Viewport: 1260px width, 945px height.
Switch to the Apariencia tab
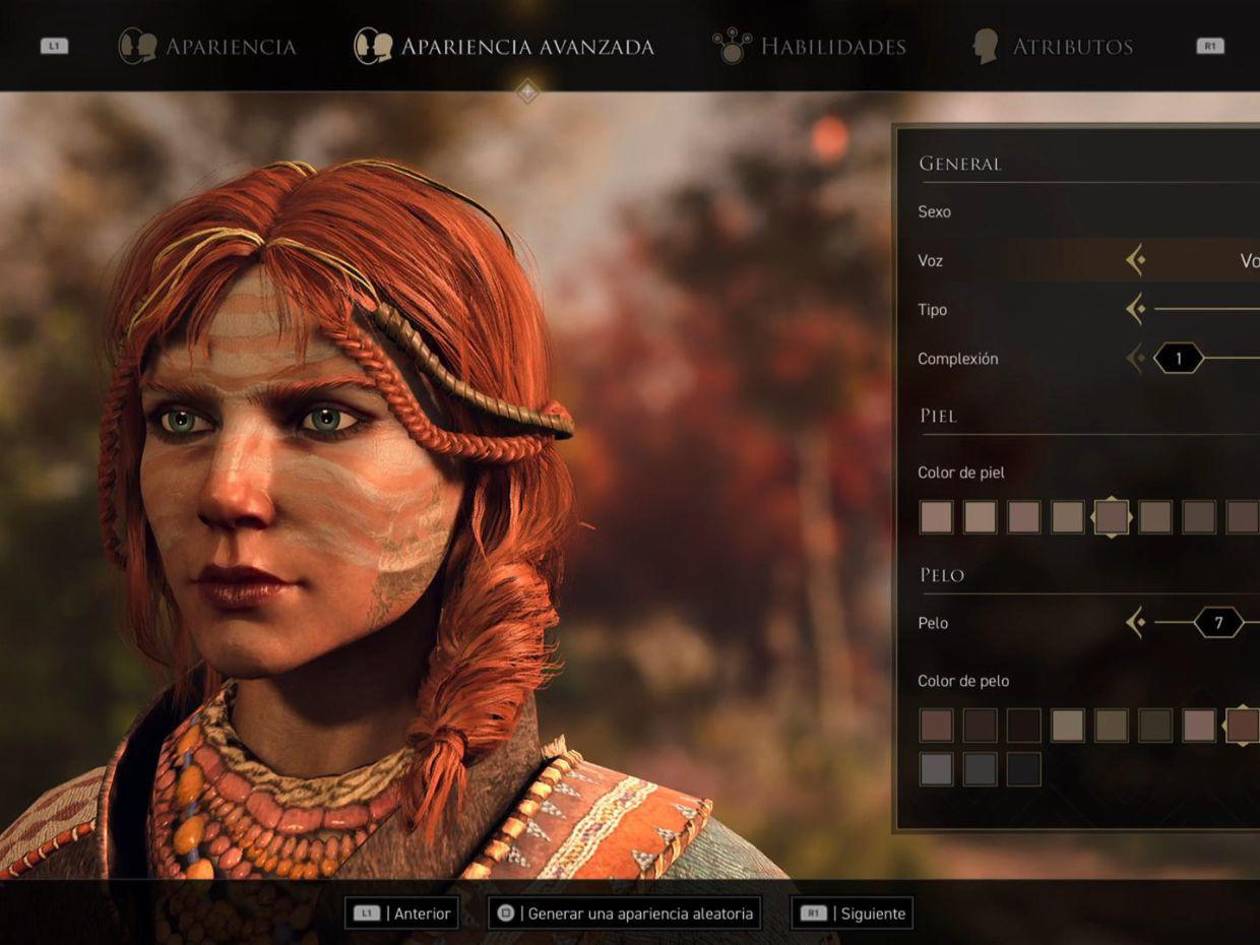pyautogui.click(x=208, y=46)
